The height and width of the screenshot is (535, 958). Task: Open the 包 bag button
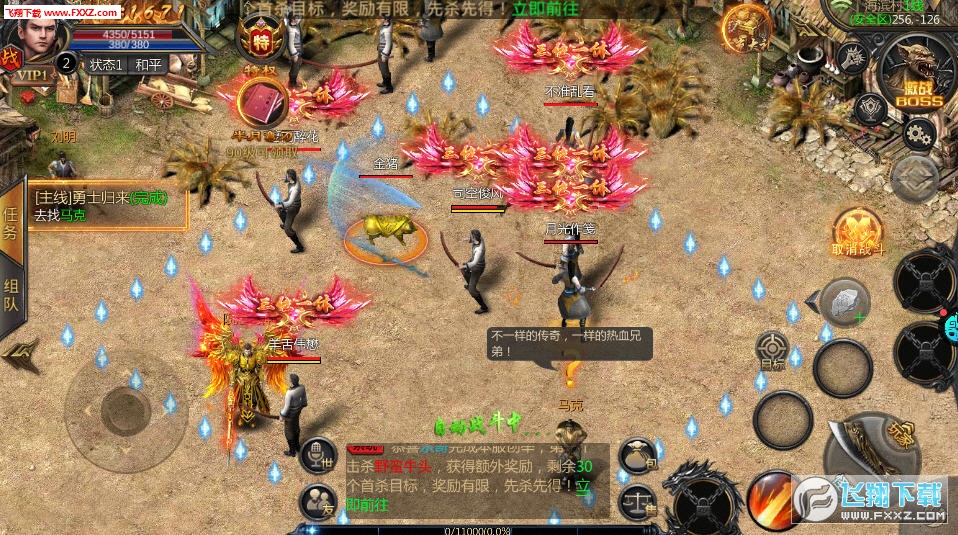click(x=636, y=457)
